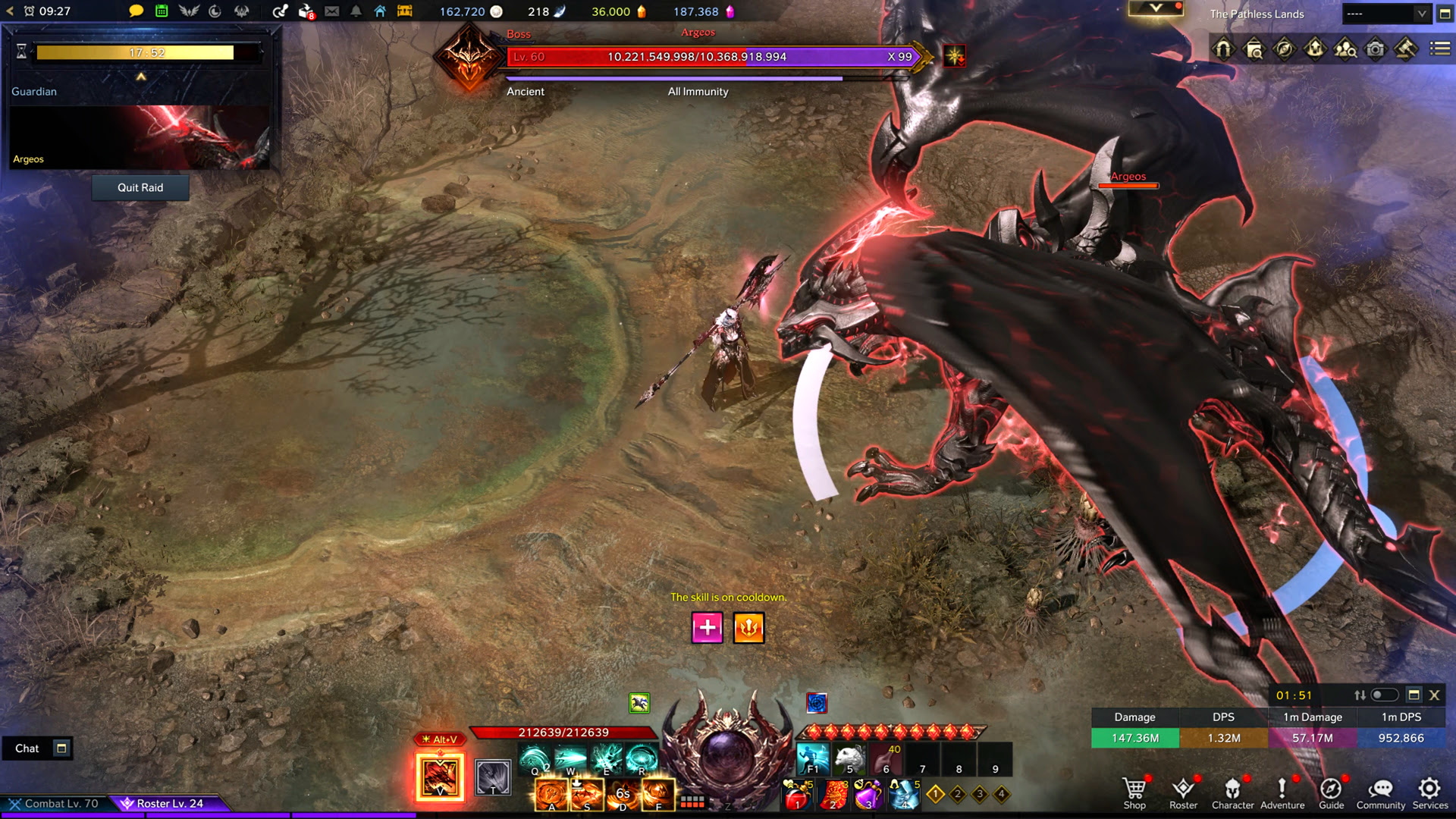
Task: Toggle the damage meter switch
Action: (1384, 695)
